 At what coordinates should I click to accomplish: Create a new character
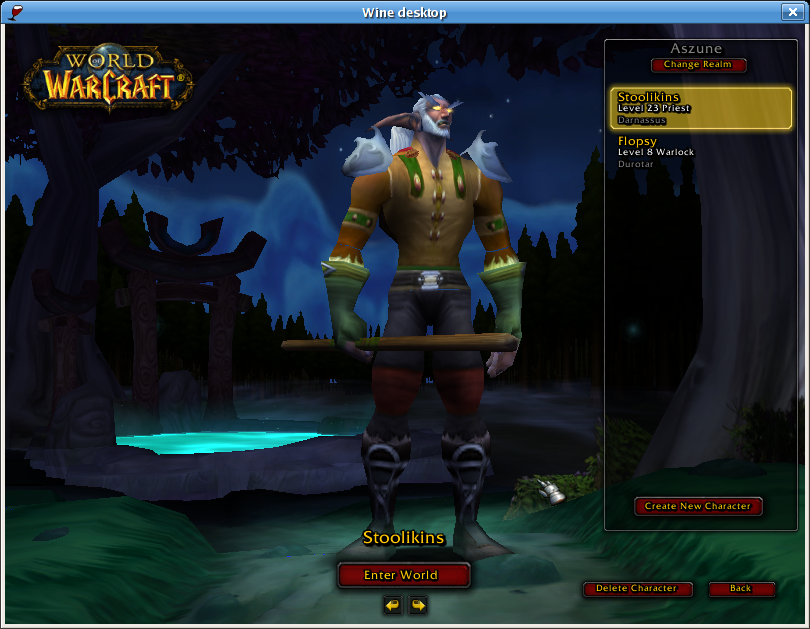[698, 506]
